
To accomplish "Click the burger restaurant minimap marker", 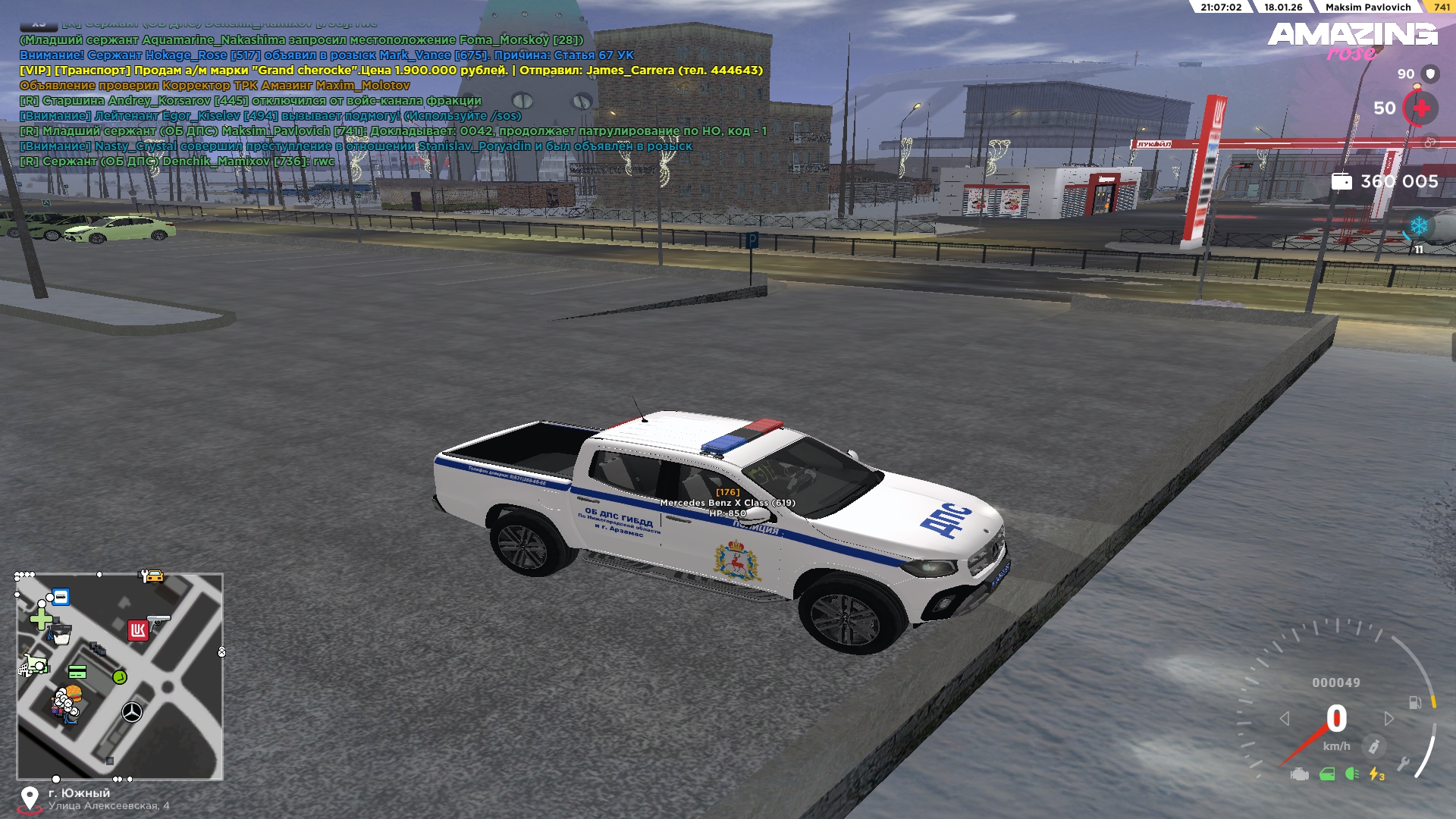I will click(73, 693).
